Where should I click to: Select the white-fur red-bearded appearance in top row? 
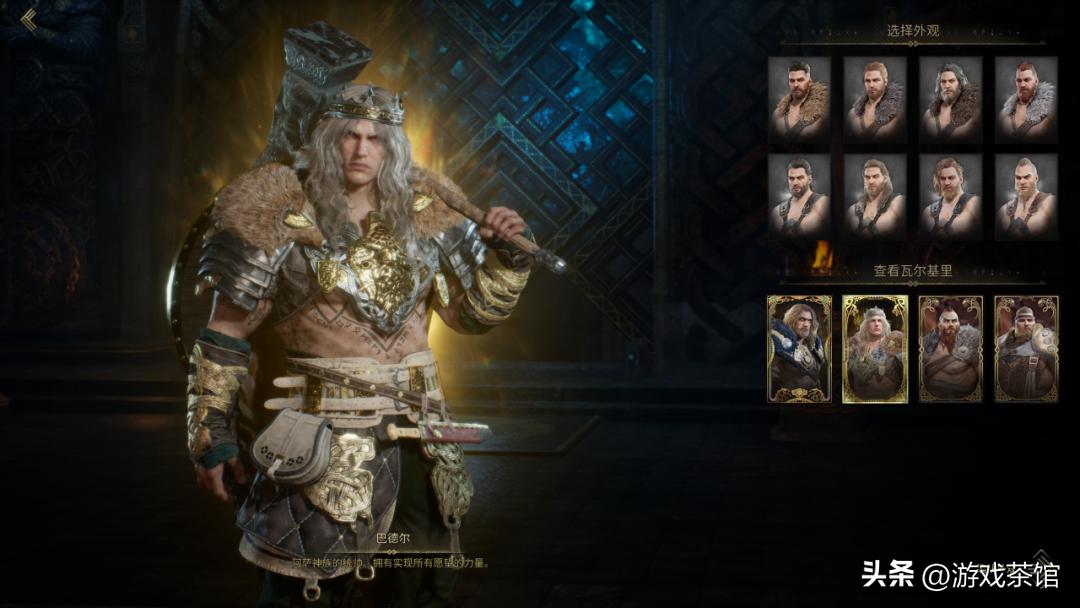point(1026,97)
